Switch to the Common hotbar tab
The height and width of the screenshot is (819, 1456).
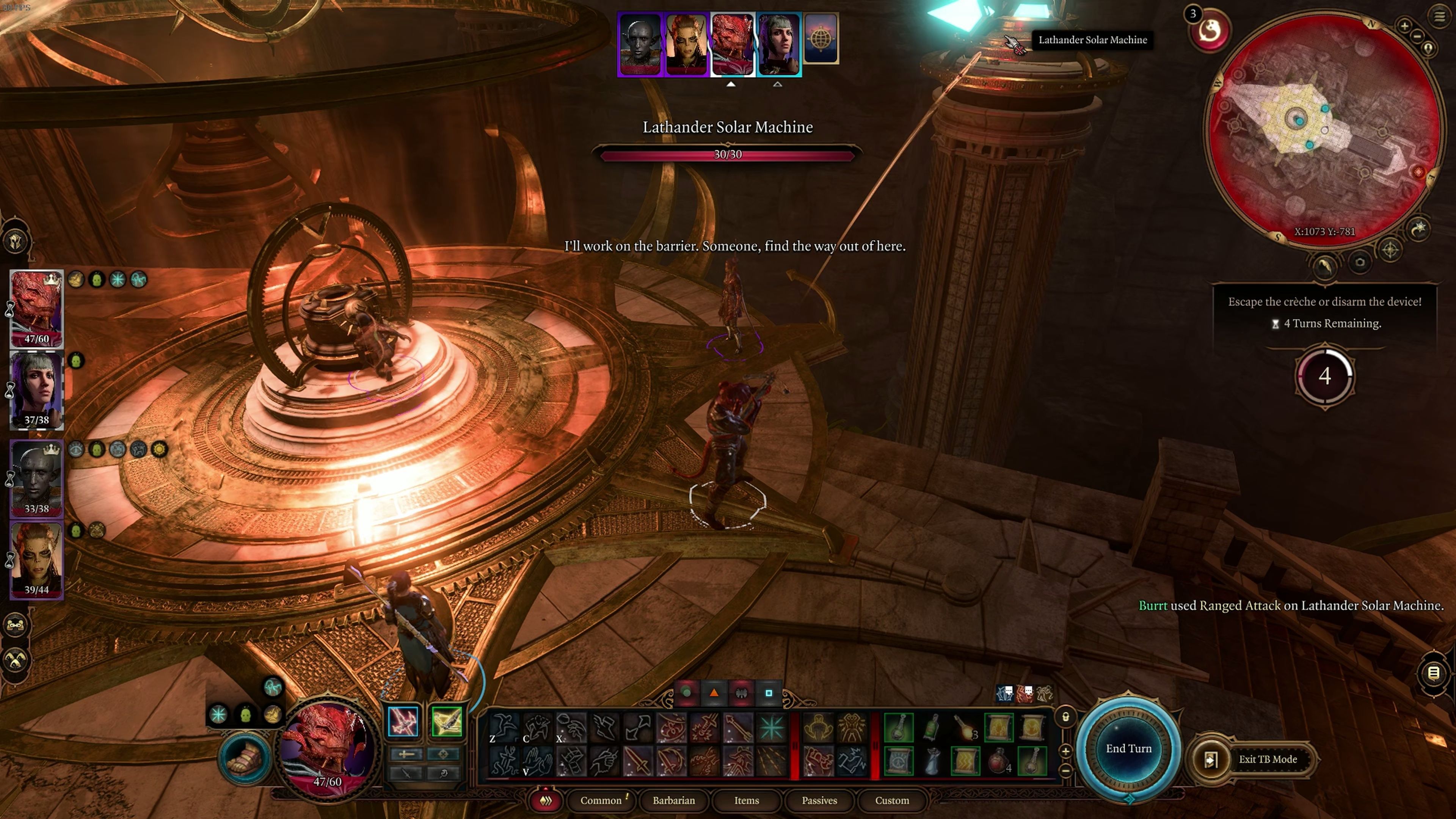coord(601,800)
